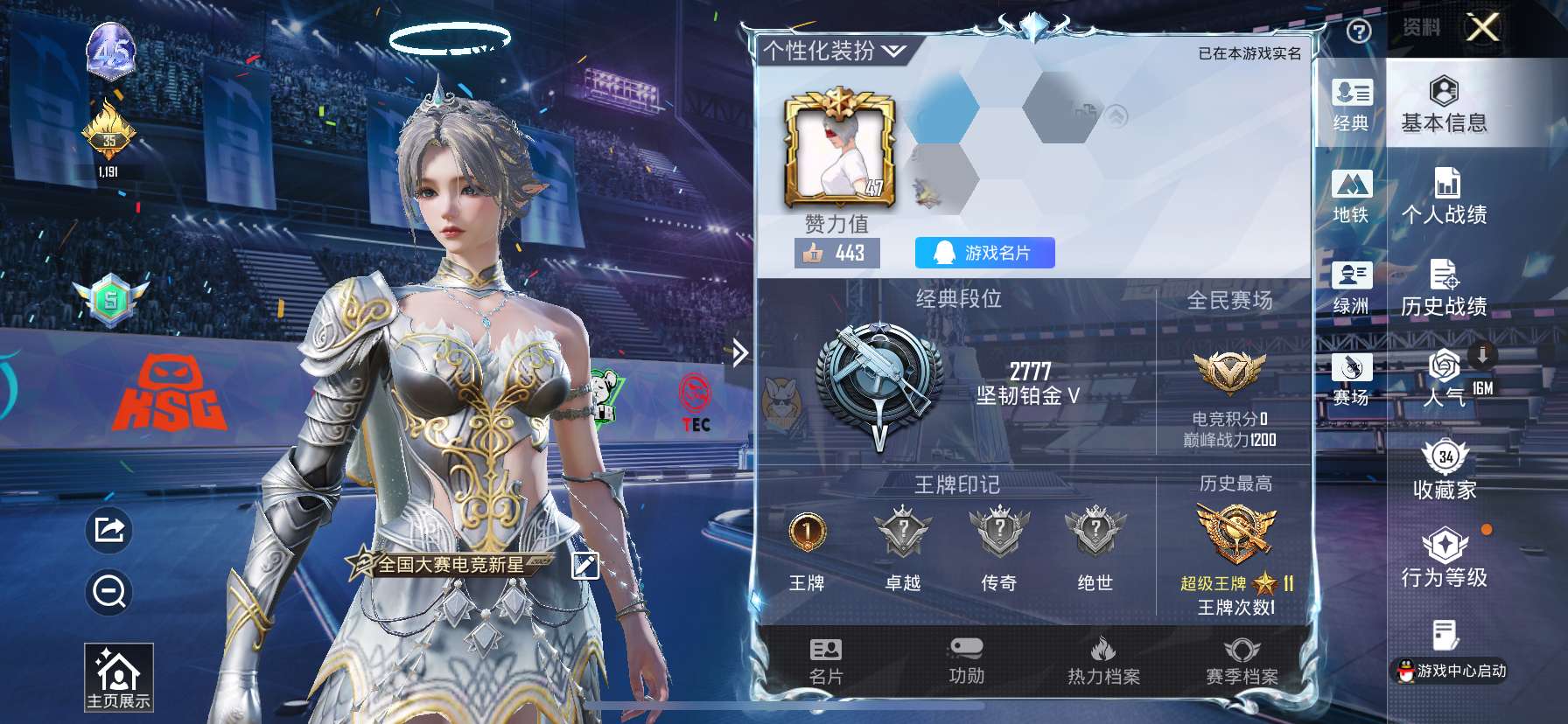Open the 经典 mode tab icon
Screen dimensions: 1568x724
tap(1352, 105)
